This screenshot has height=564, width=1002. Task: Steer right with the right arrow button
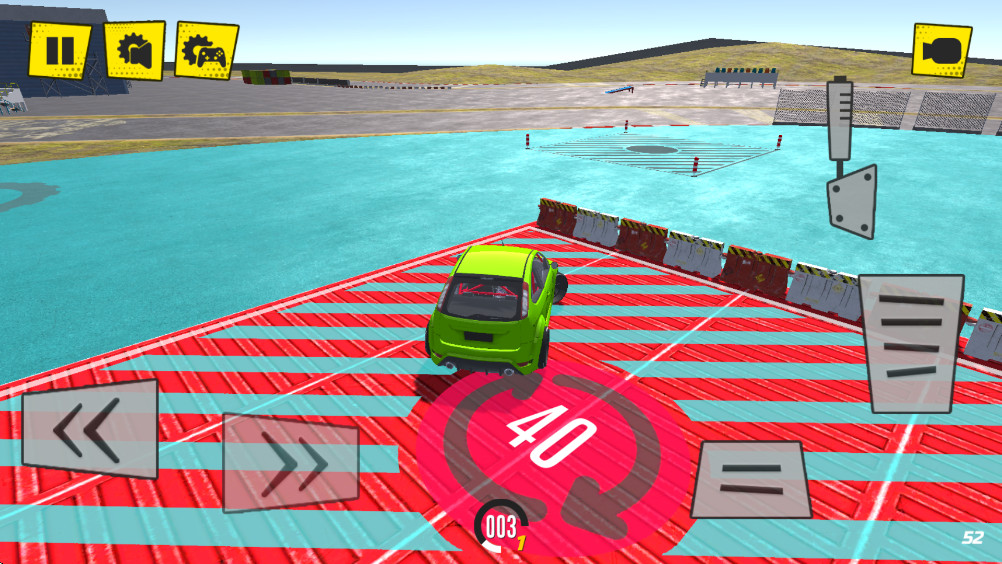click(291, 462)
